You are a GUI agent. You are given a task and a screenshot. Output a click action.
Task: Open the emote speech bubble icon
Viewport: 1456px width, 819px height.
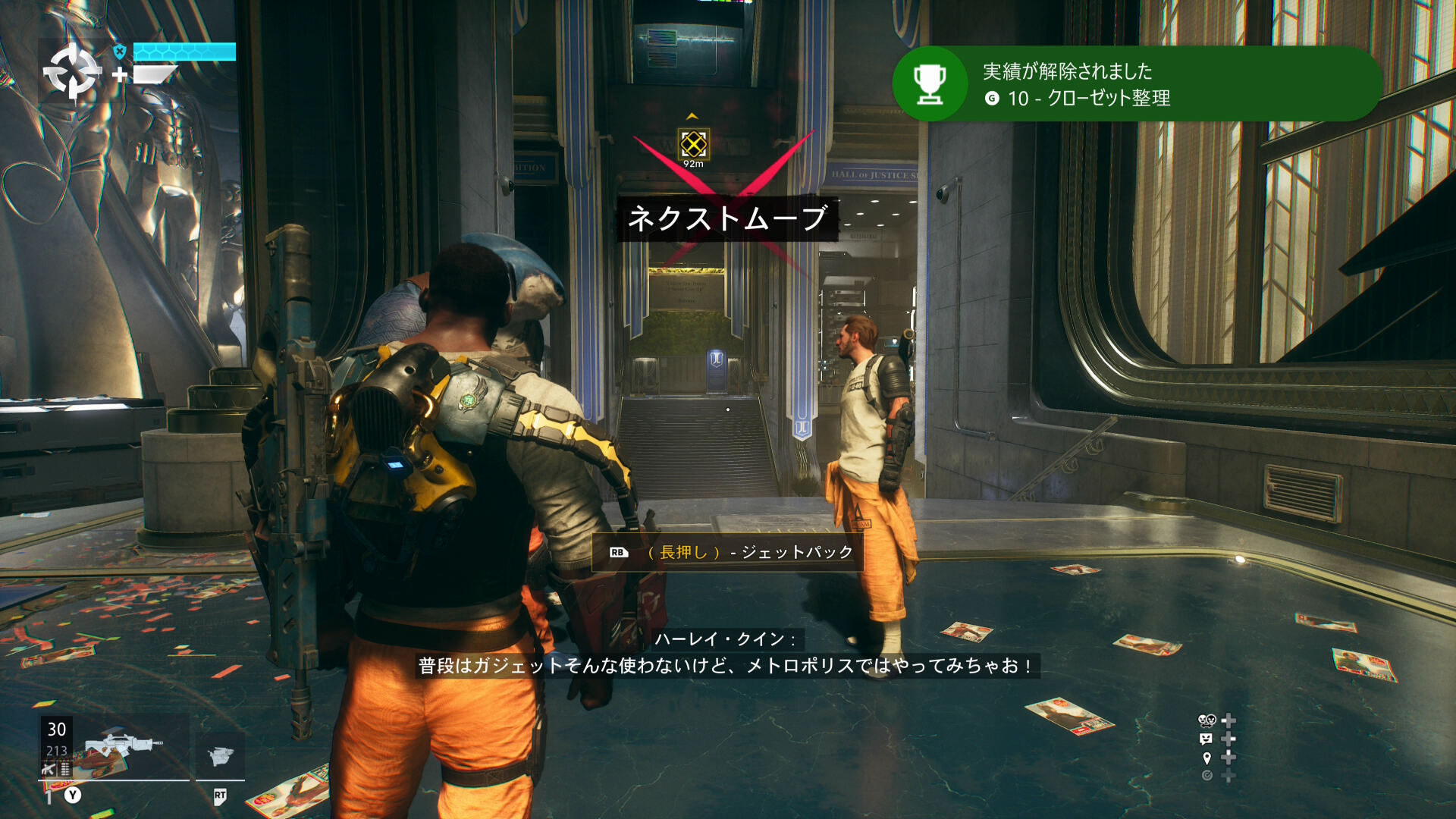click(1206, 739)
